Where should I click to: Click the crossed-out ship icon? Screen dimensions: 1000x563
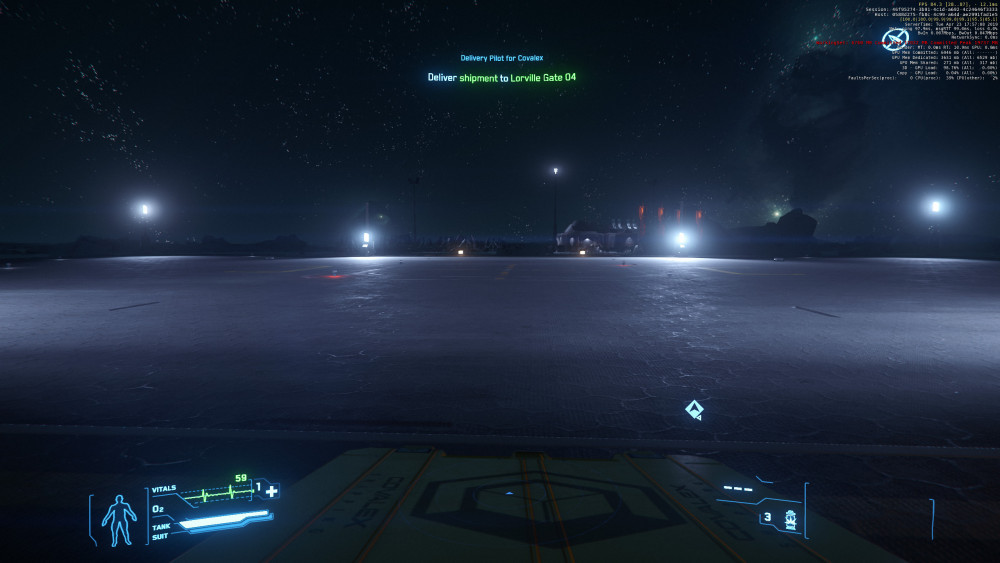(893, 41)
